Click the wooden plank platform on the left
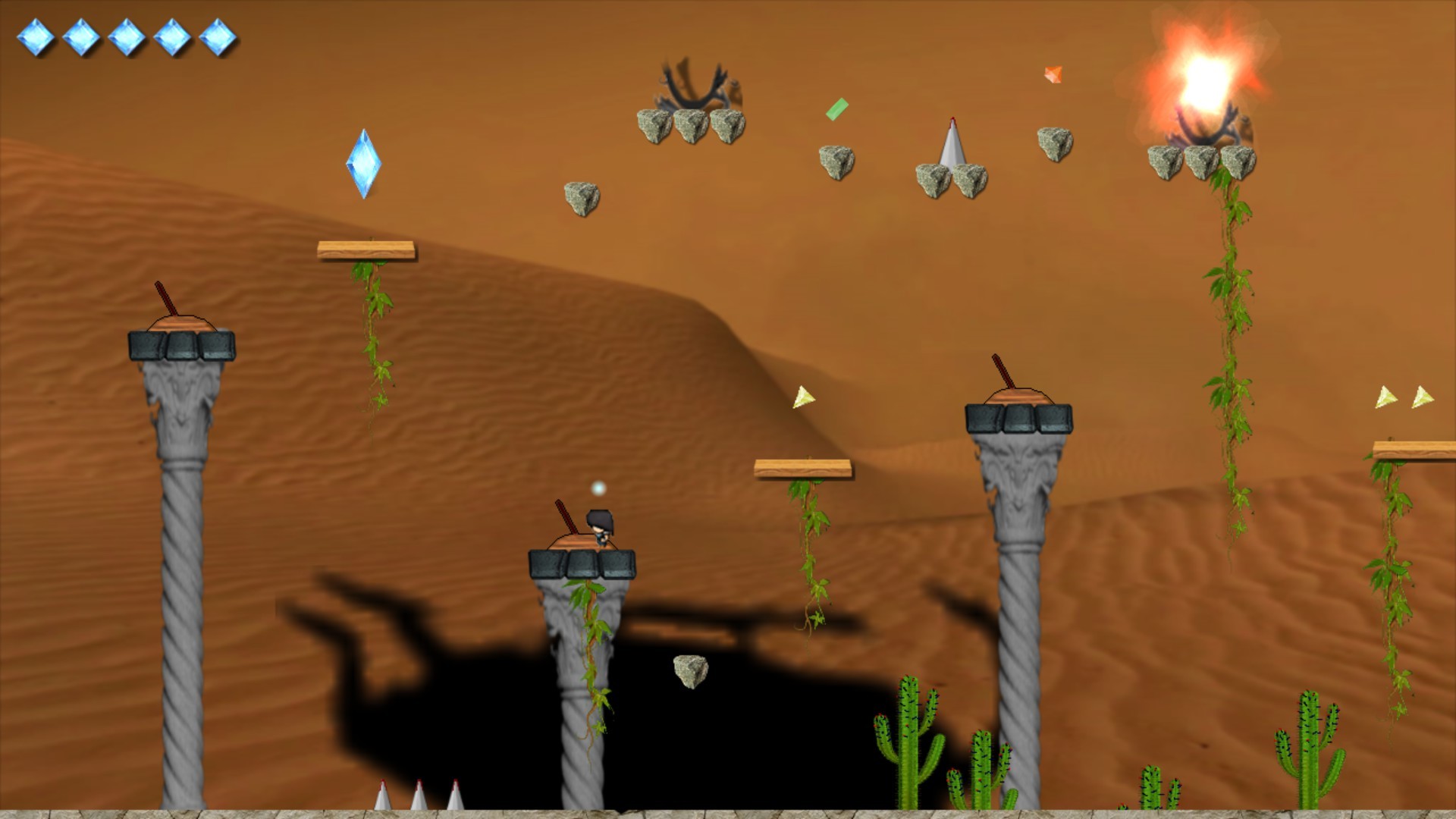Image resolution: width=1456 pixels, height=819 pixels. [366, 249]
